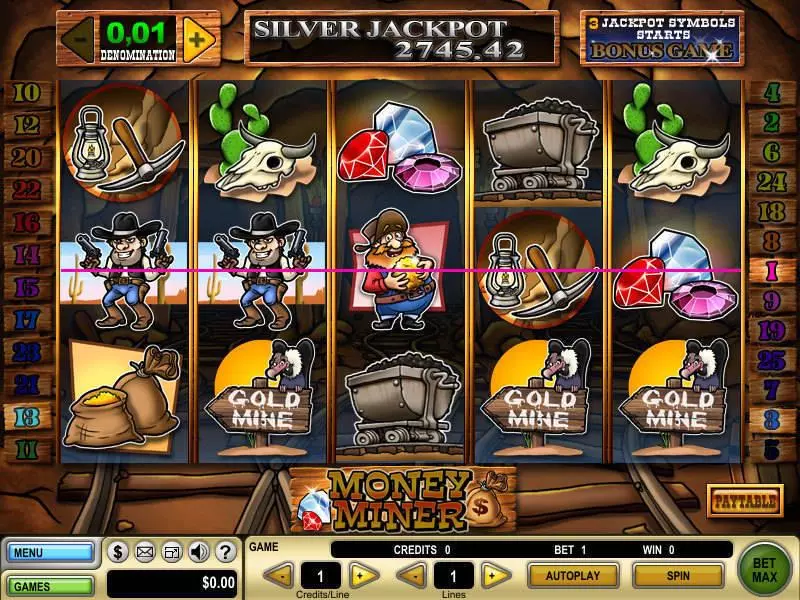Select payline number 1 marker
The height and width of the screenshot is (600, 800).
click(771, 270)
